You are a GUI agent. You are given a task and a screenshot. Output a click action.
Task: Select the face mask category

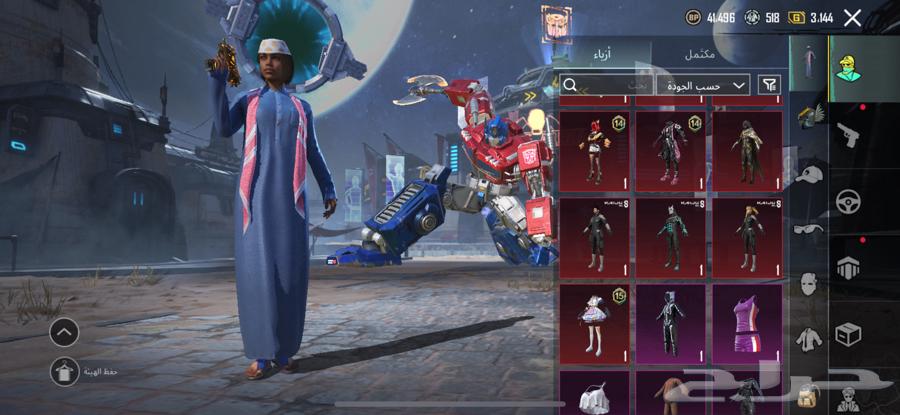pos(808,284)
